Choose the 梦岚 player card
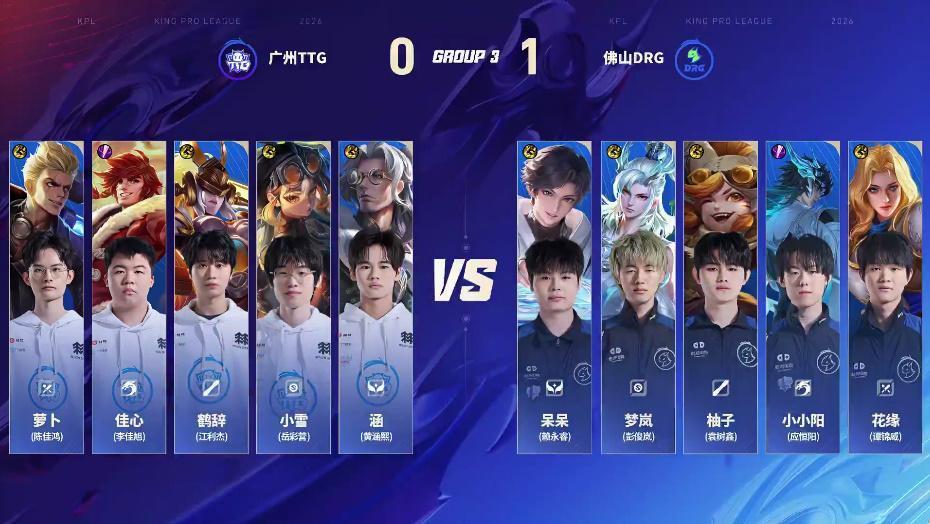The image size is (930, 524). tap(637, 296)
